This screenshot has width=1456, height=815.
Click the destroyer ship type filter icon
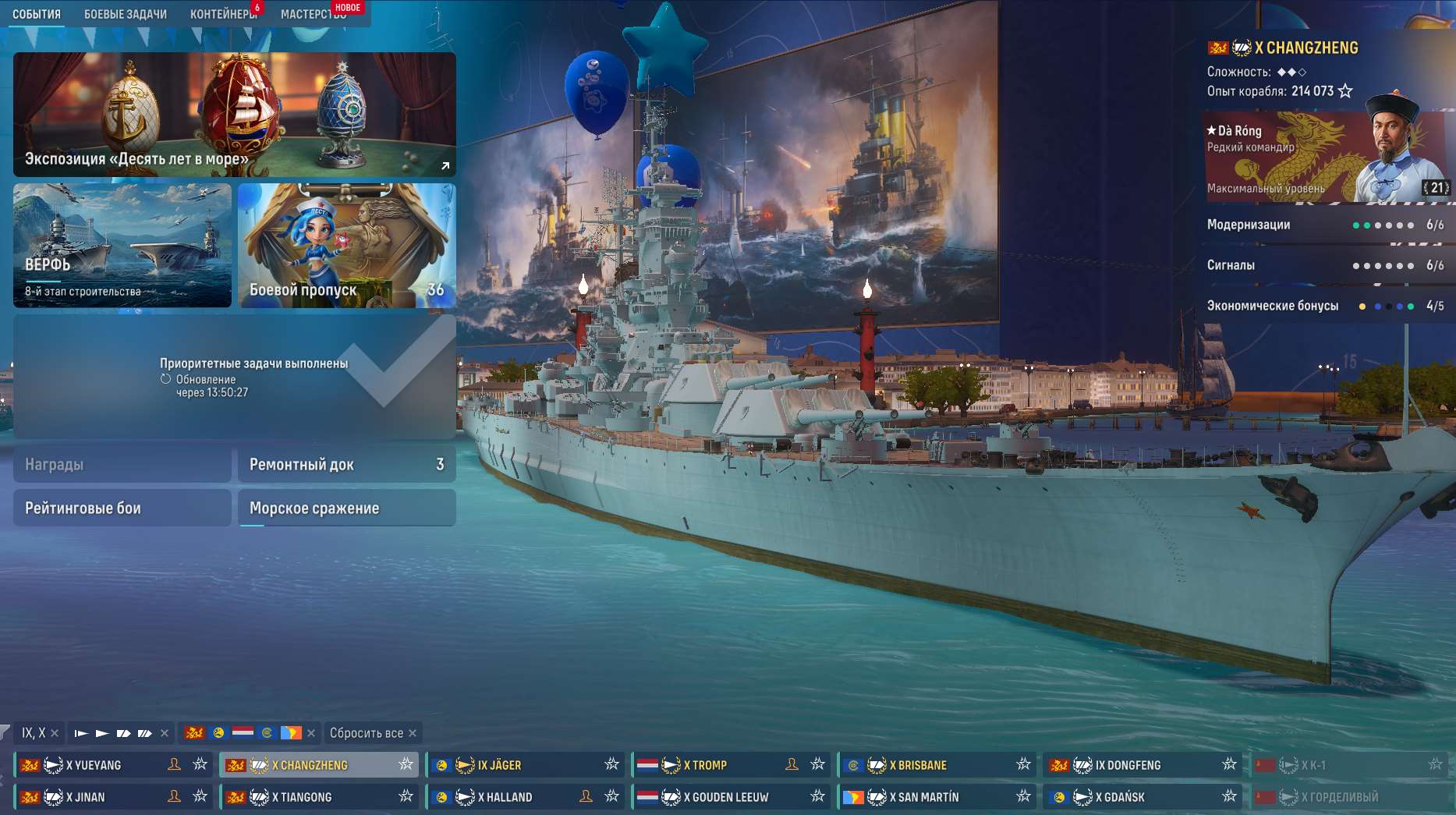pyautogui.click(x=82, y=733)
